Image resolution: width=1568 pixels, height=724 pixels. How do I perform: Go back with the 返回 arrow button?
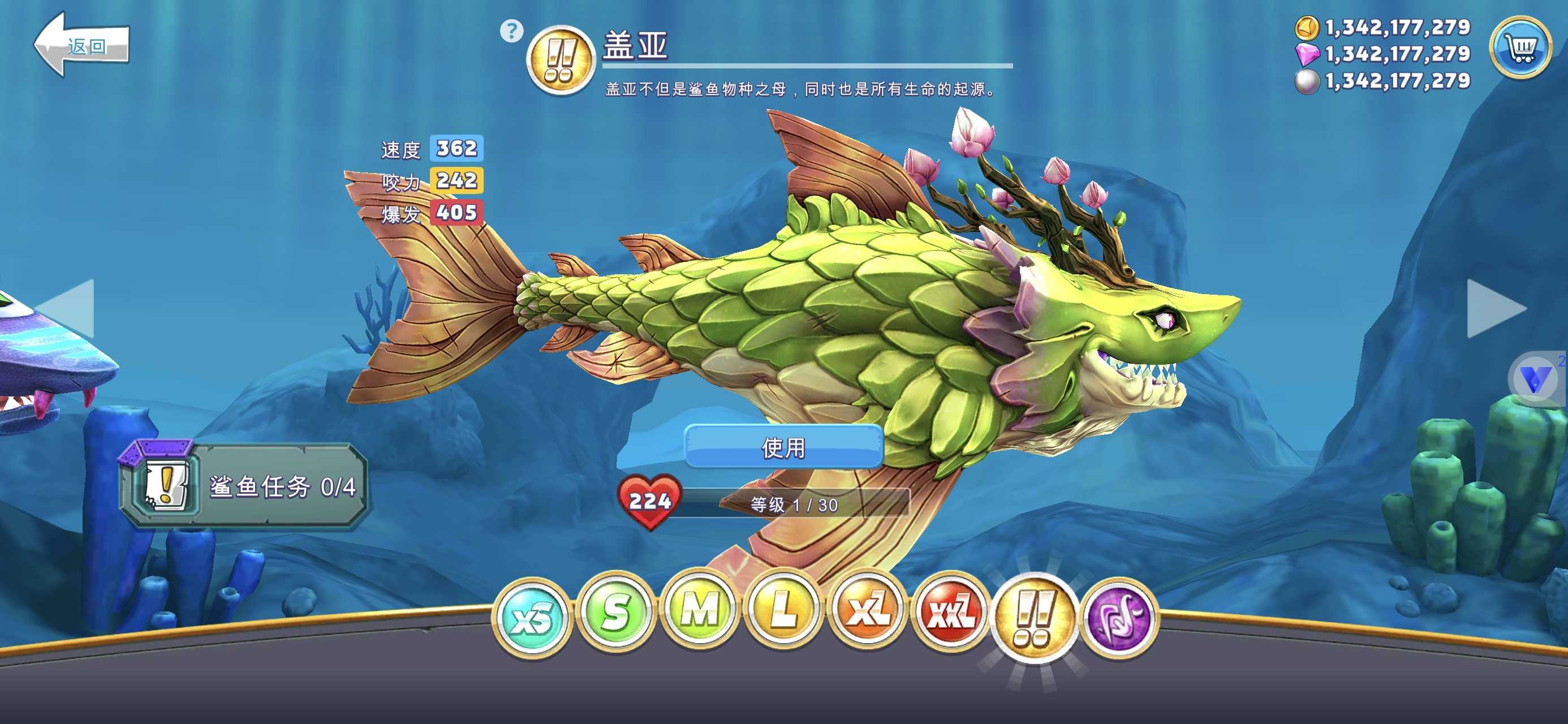tap(81, 45)
